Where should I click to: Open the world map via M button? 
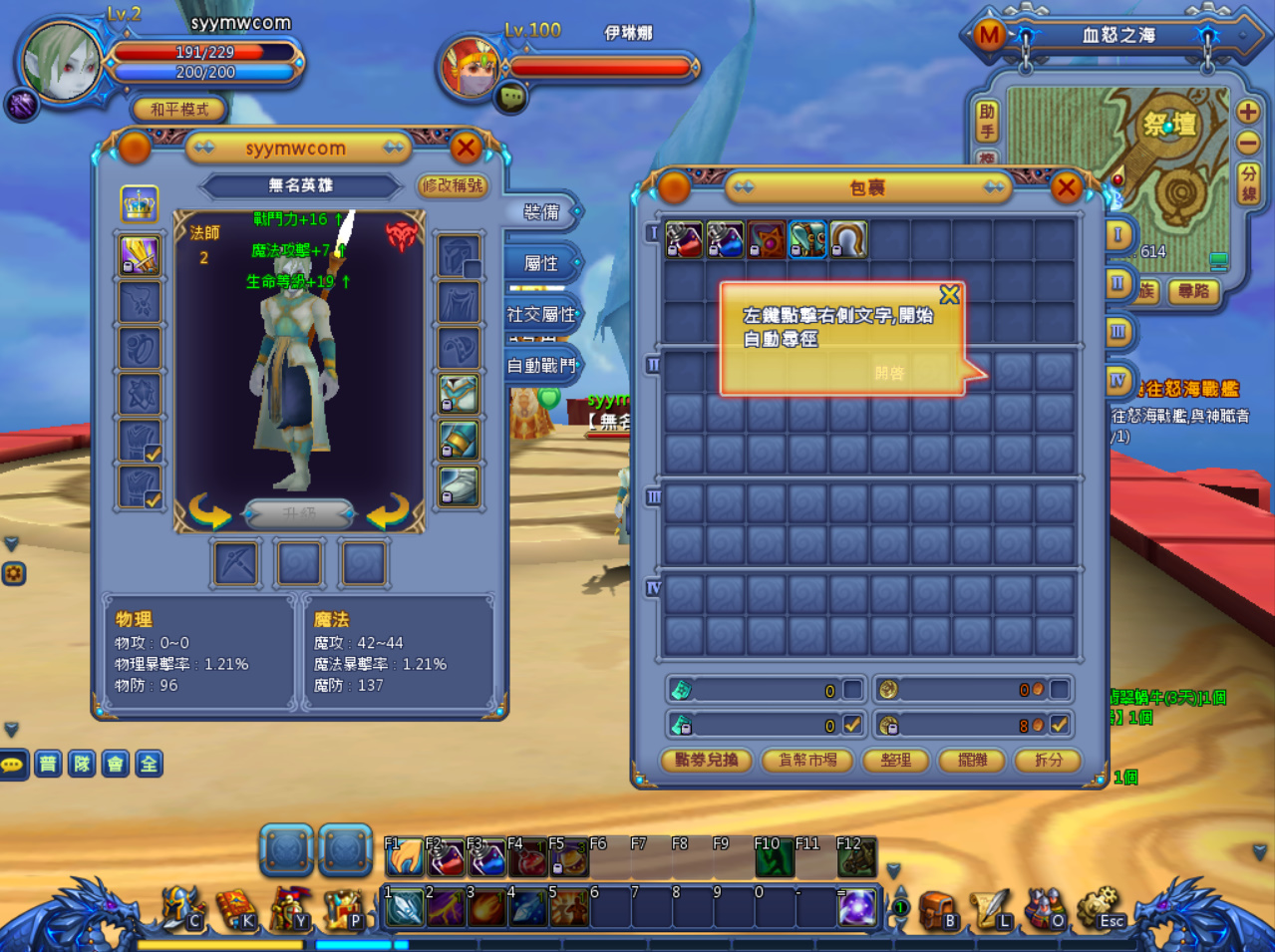tap(989, 36)
